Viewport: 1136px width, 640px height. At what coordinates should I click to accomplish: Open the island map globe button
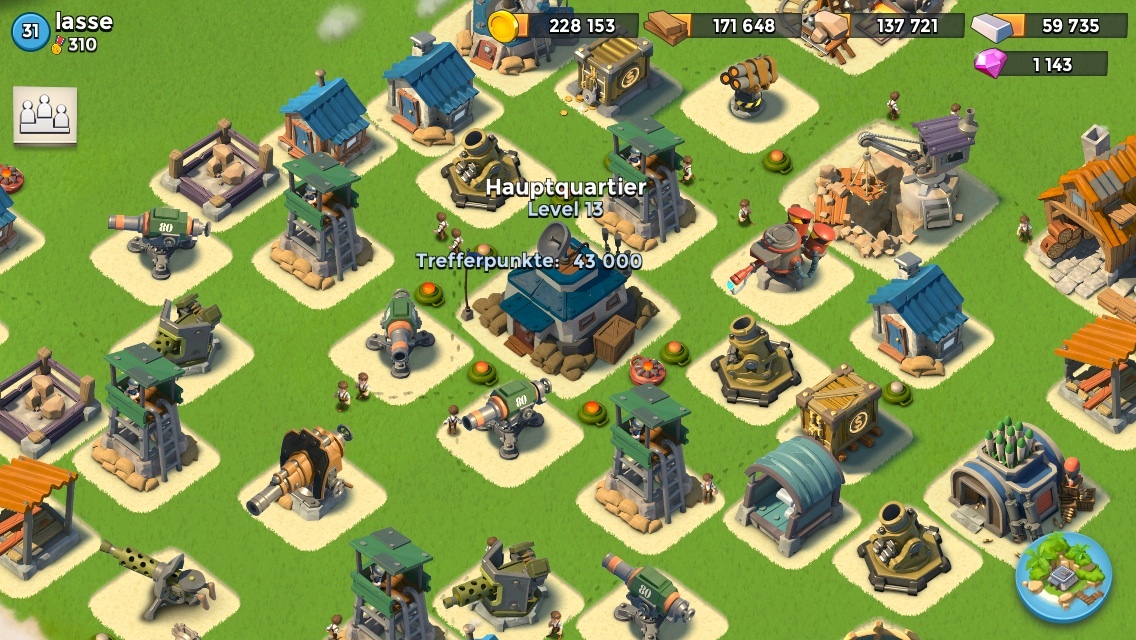pos(1063,577)
